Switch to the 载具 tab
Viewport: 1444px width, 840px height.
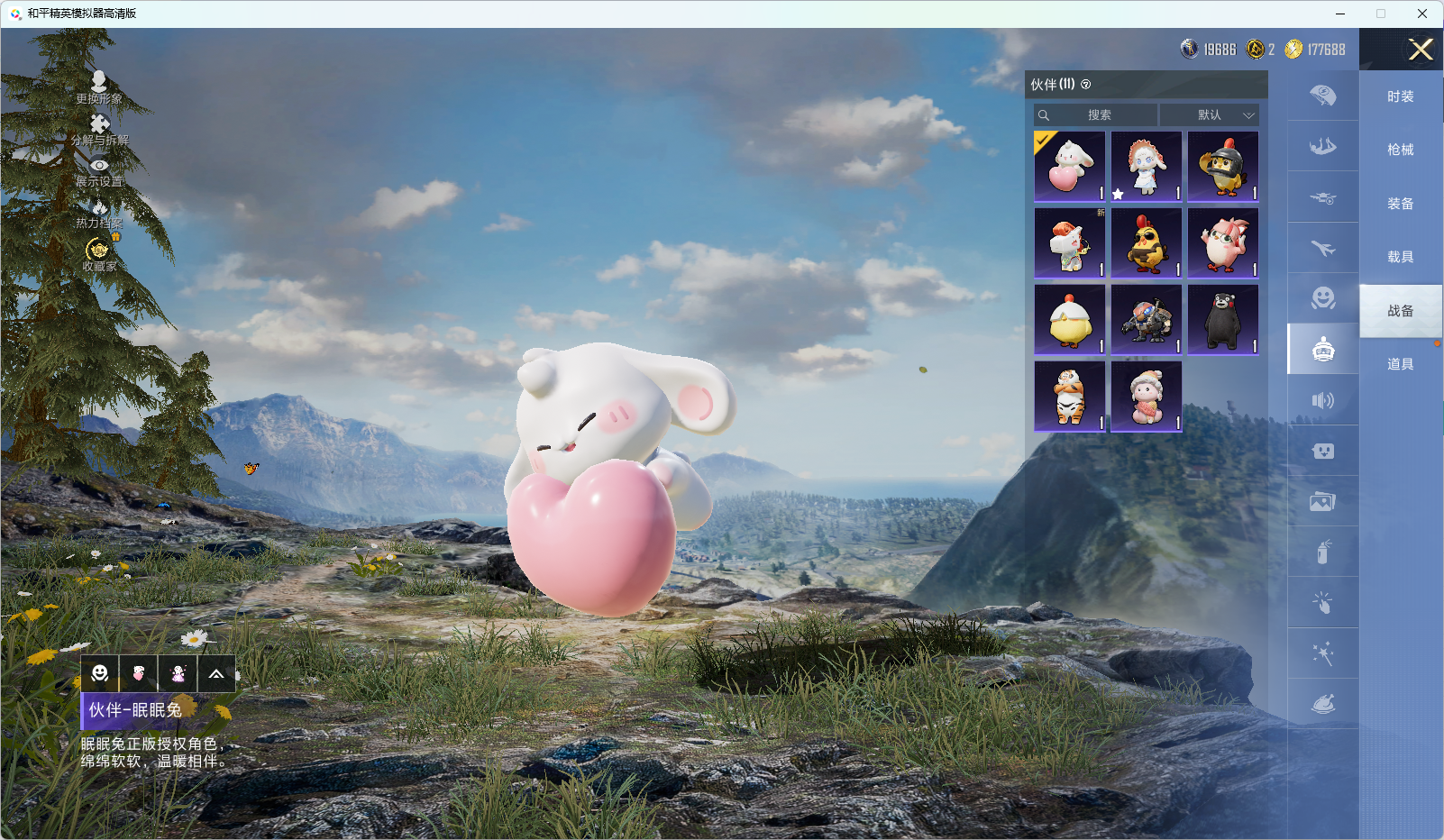point(1400,257)
